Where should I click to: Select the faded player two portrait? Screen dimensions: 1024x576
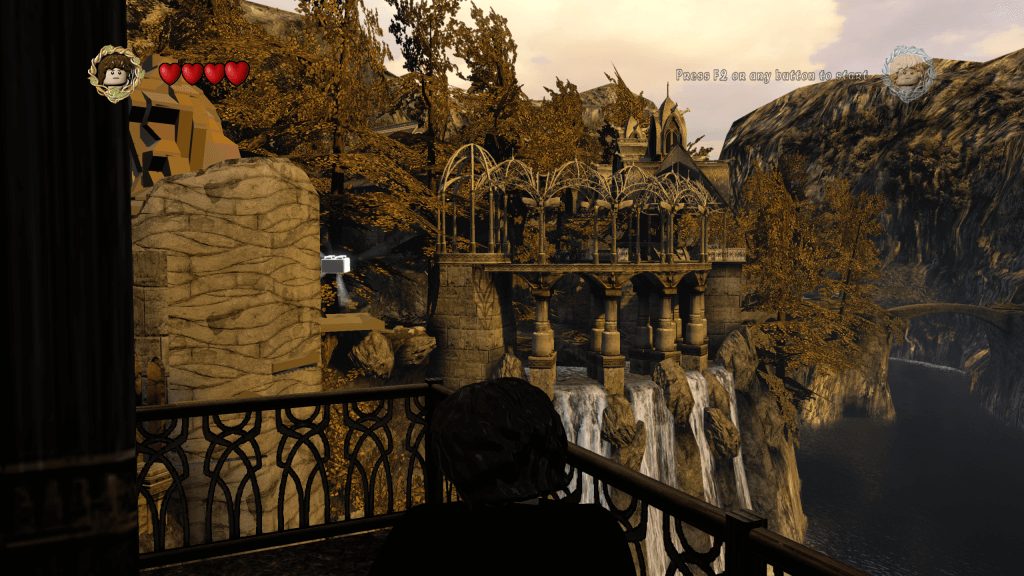908,73
